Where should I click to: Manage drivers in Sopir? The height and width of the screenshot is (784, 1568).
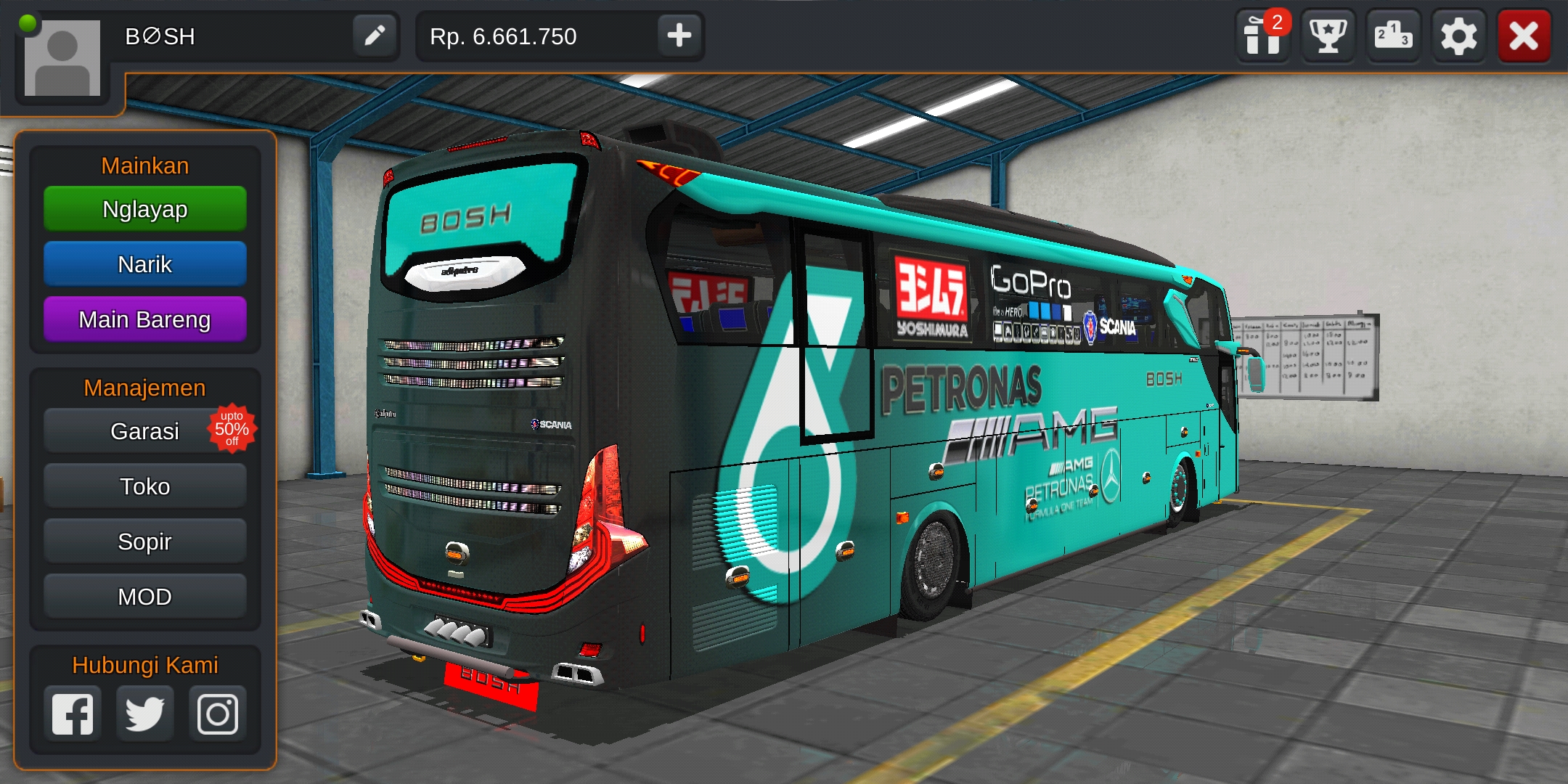pos(144,541)
